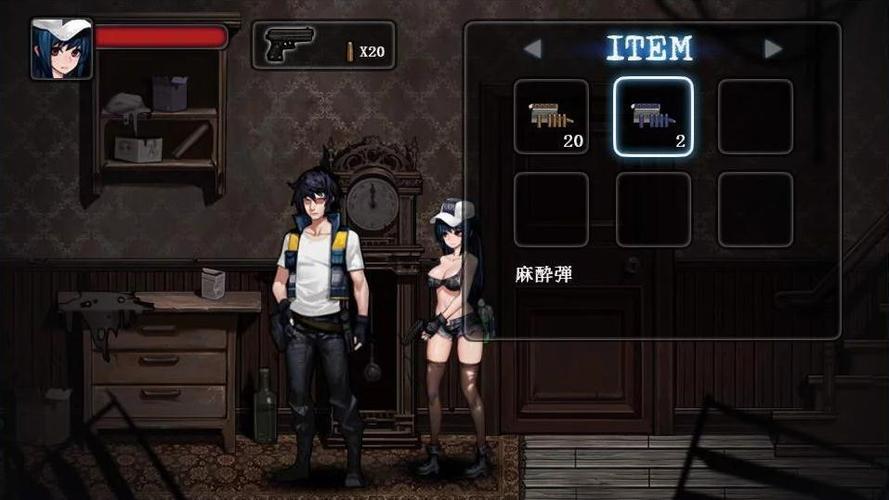Click the pistol weapon icon
Image resolution: width=889 pixels, height=500 pixels.
290,44
